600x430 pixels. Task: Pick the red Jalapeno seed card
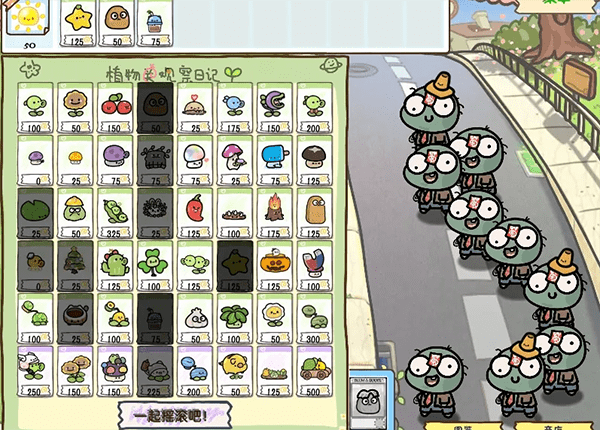[194, 213]
